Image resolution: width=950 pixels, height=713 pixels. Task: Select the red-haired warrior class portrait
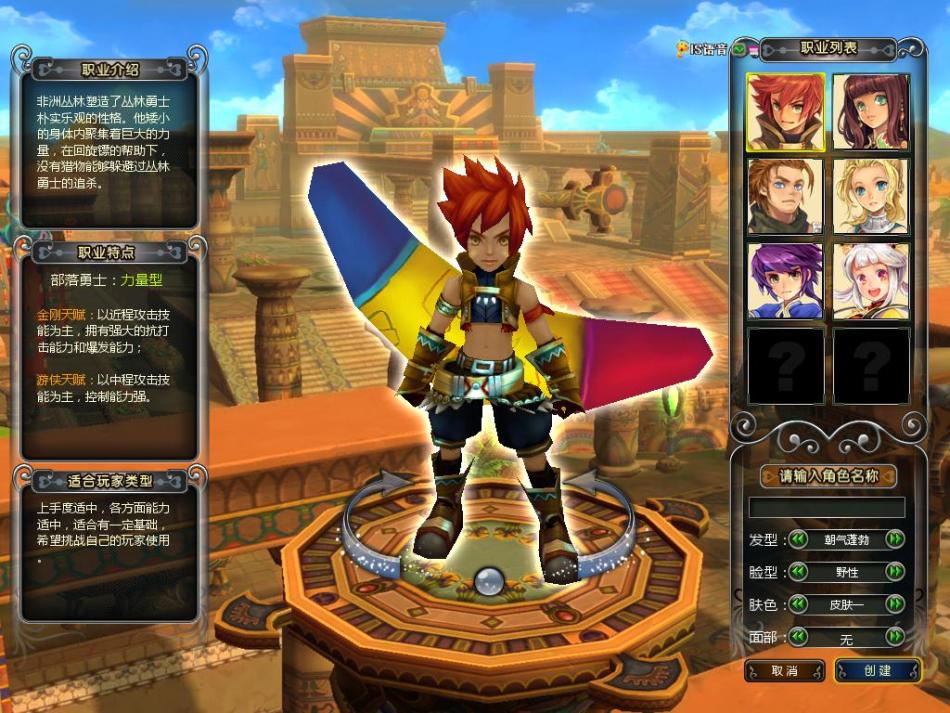coord(785,112)
